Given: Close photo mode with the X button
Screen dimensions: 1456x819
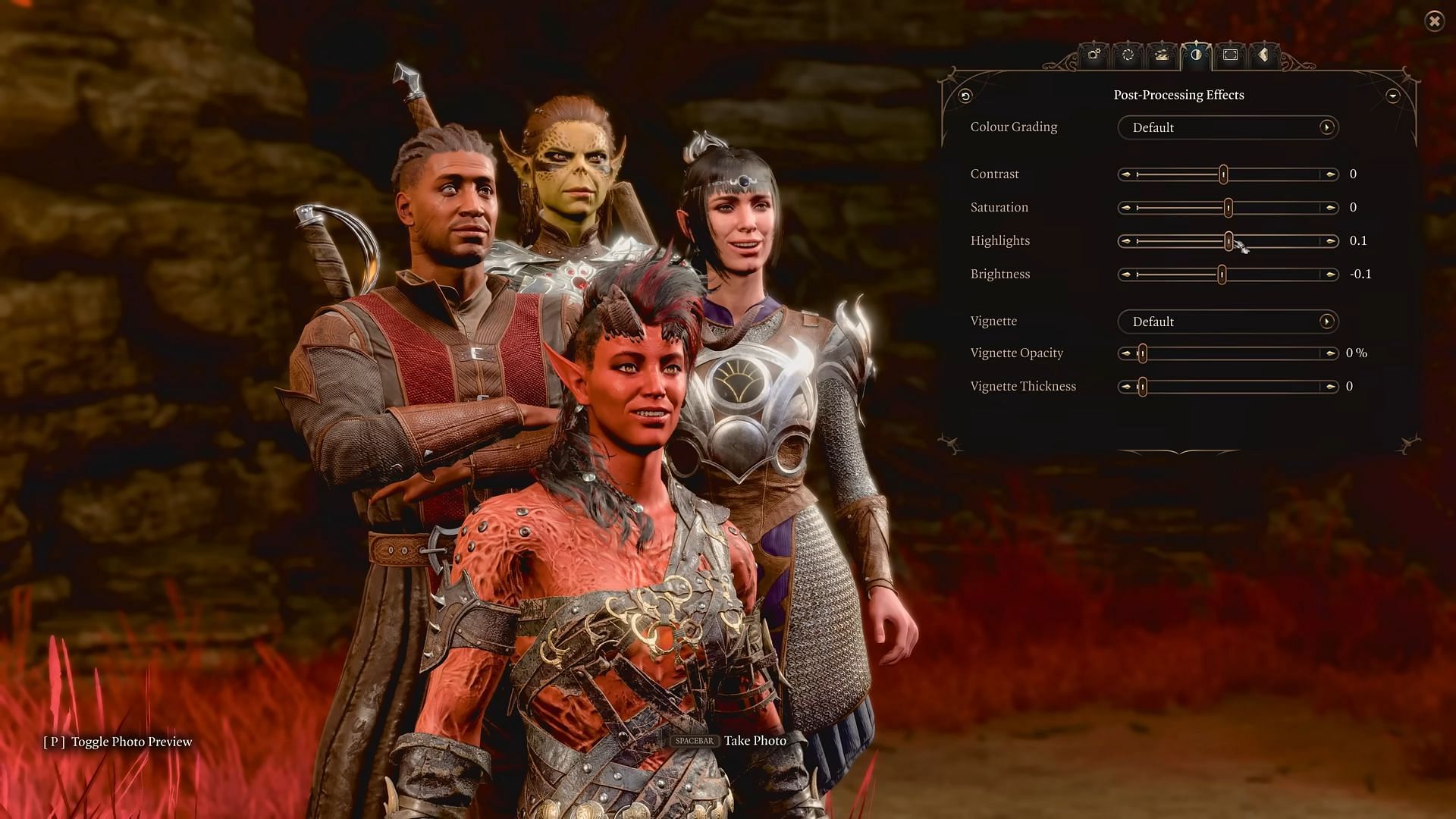Looking at the screenshot, I should click(1434, 21).
